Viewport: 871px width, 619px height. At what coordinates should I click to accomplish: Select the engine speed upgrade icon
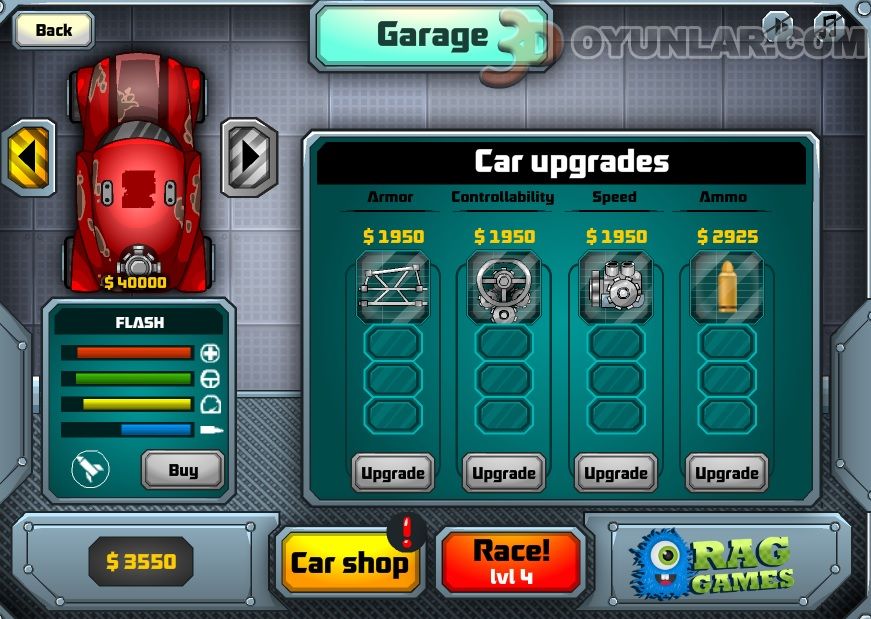coord(615,286)
